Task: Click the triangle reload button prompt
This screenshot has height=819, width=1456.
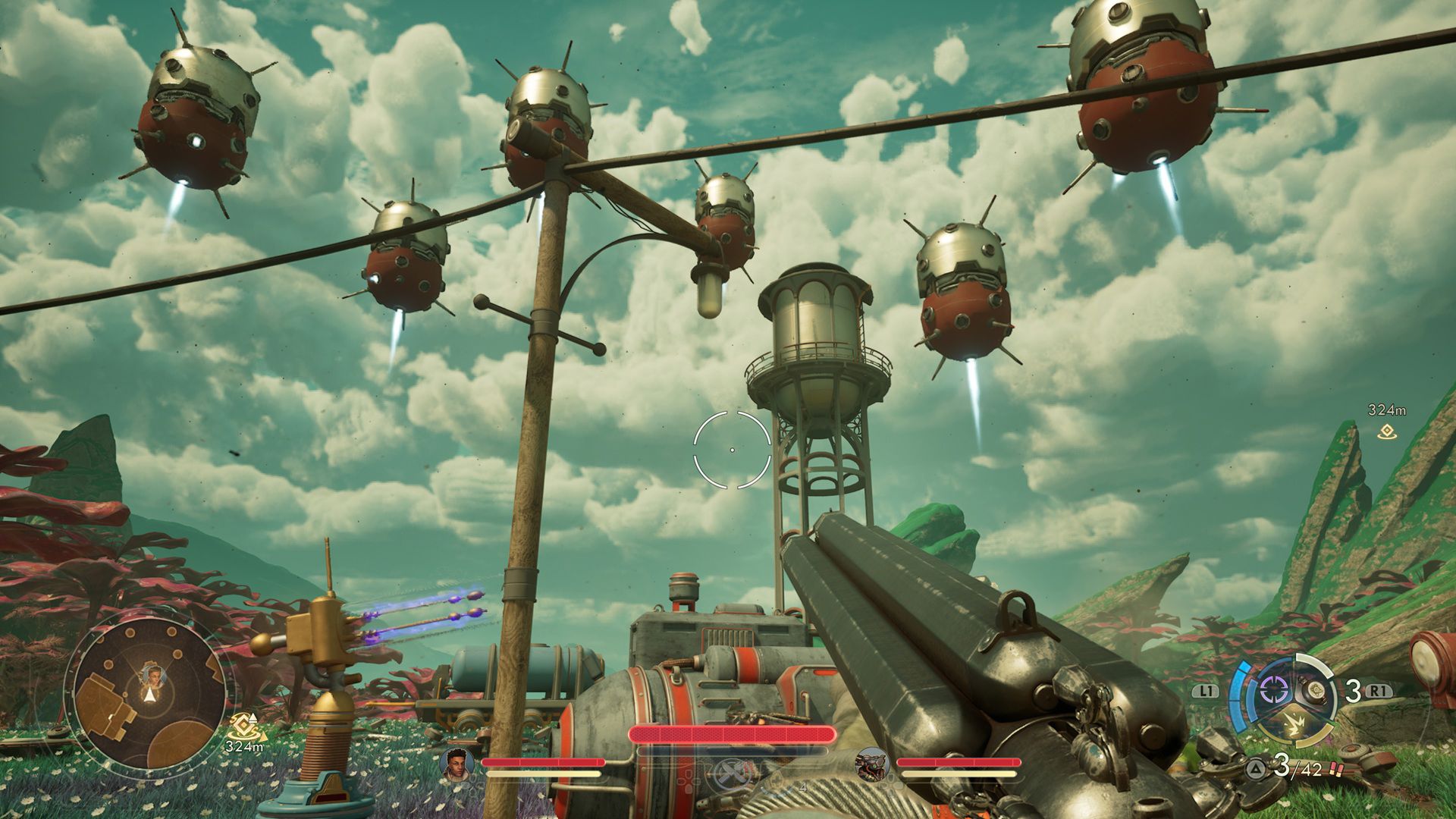Action: [1255, 769]
